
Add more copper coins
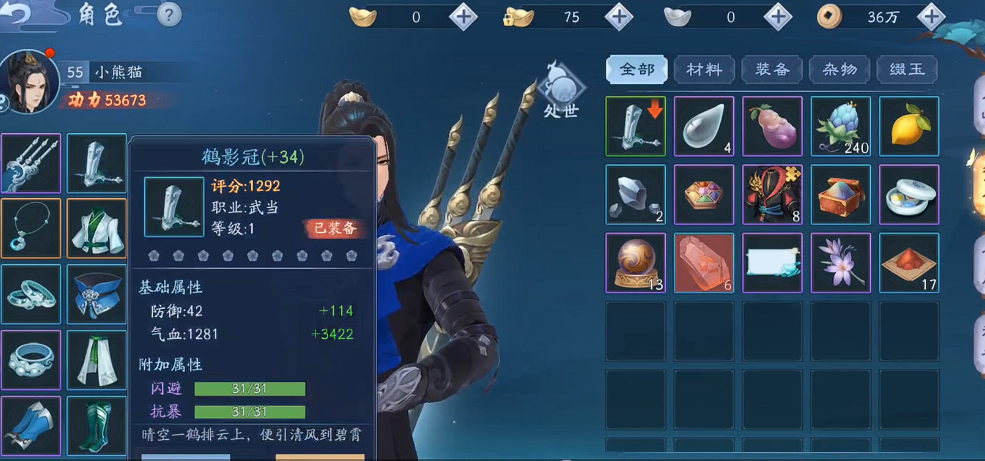[931, 16]
